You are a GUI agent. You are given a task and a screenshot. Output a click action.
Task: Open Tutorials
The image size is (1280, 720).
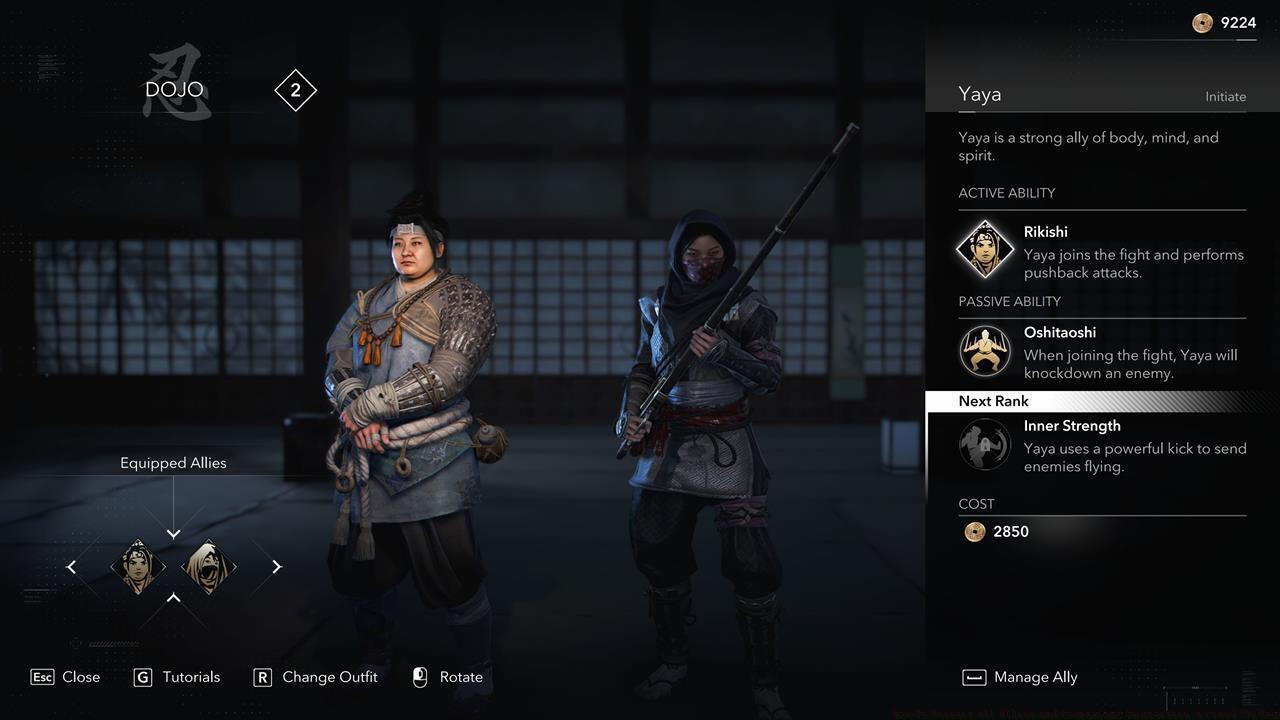(189, 677)
